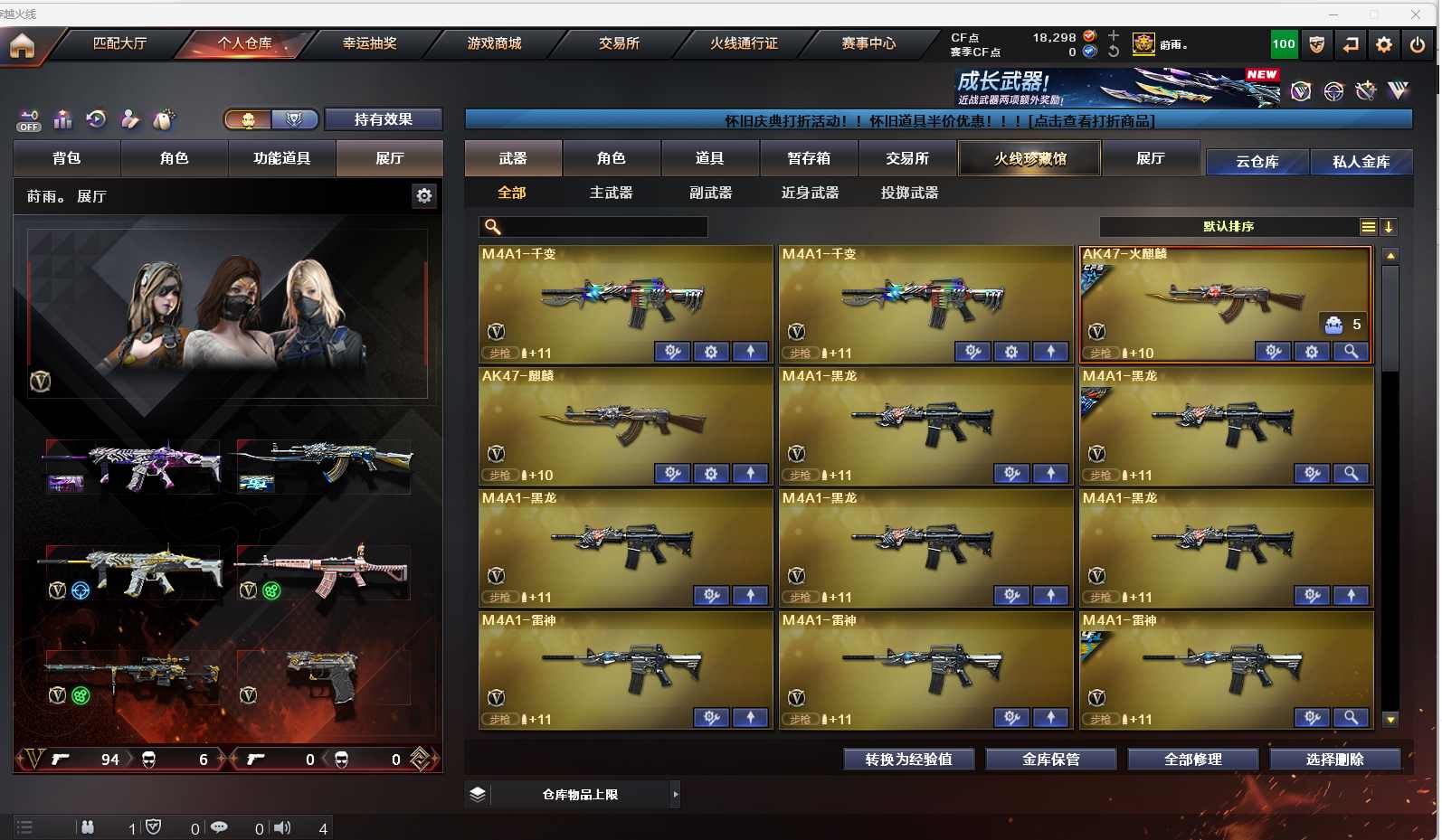Open 火线通行证 battle pass
Image resolution: width=1442 pixels, height=840 pixels.
point(744,43)
